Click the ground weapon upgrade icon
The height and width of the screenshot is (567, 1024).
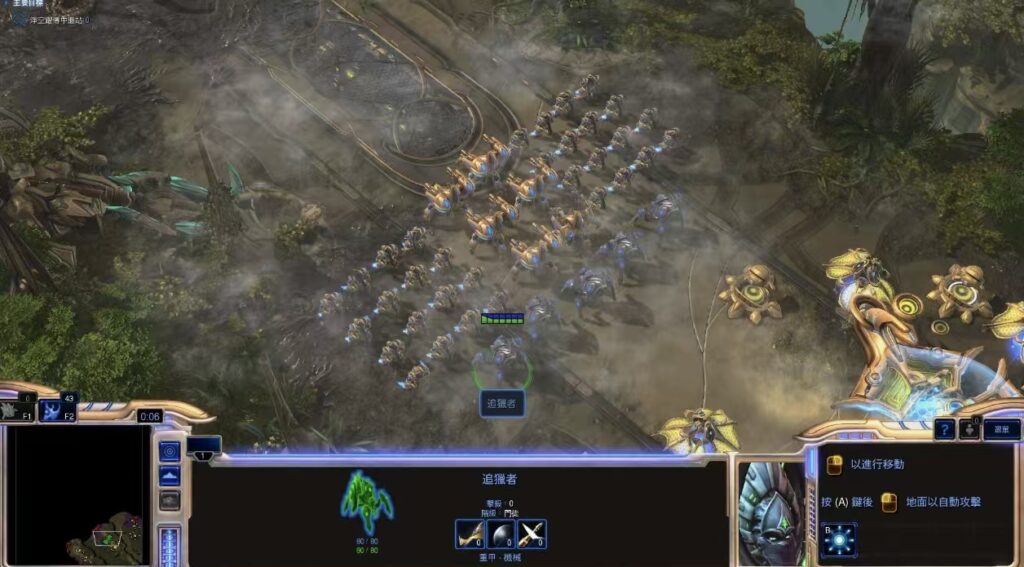pos(469,534)
